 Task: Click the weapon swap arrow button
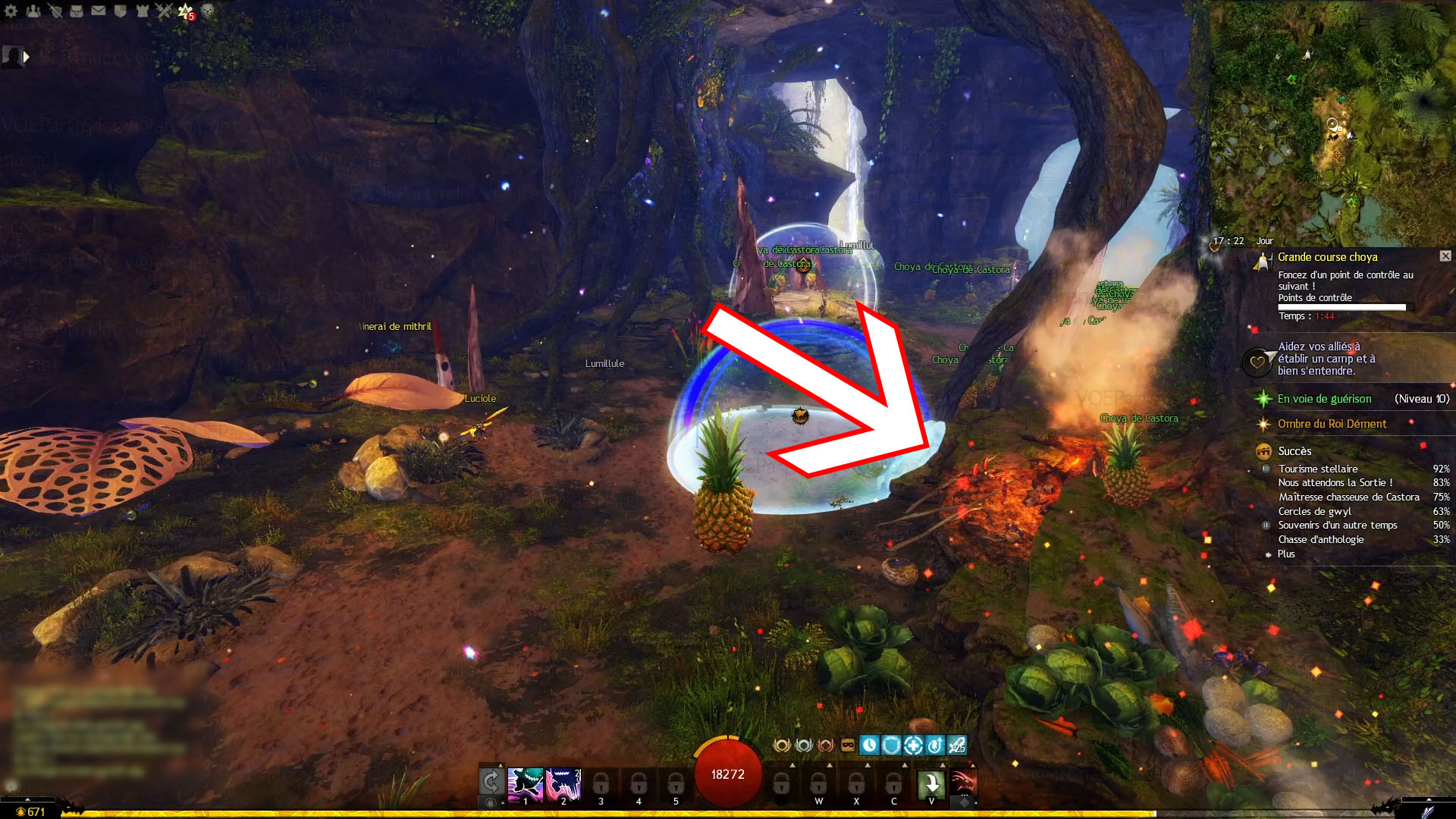coord(491,781)
